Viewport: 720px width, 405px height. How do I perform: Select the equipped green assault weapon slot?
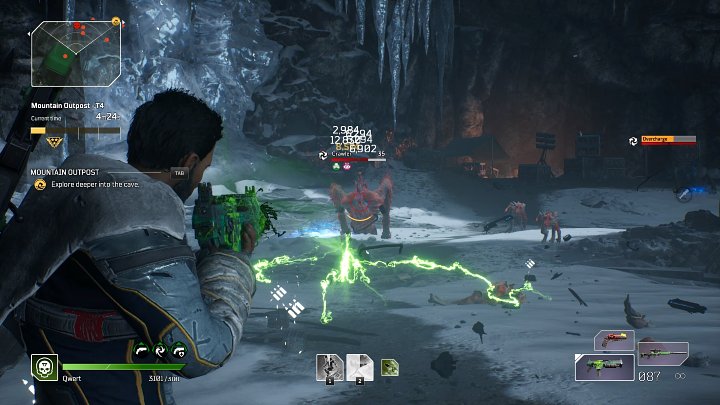604,367
